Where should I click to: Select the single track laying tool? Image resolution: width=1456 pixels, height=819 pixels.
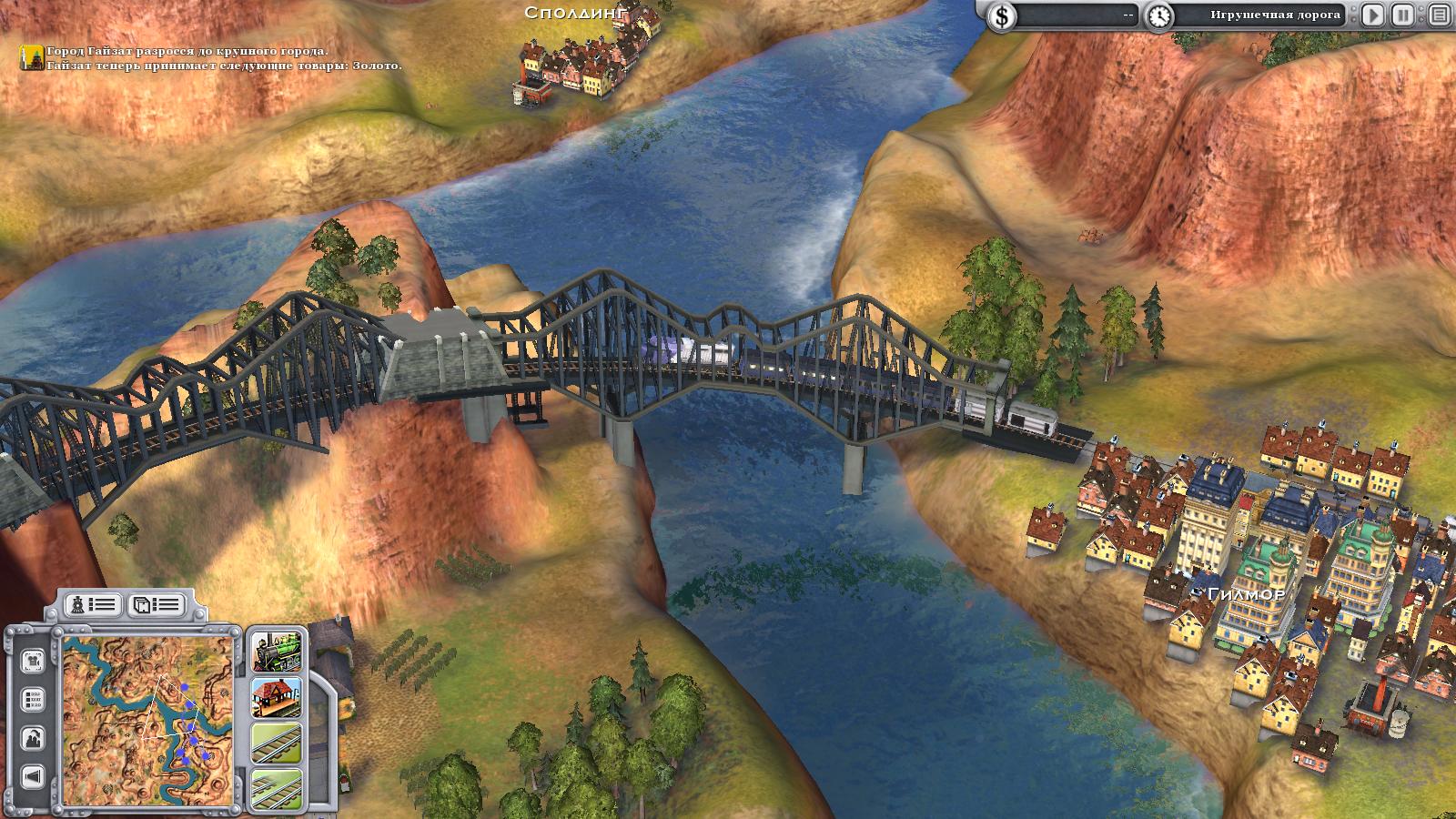pyautogui.click(x=276, y=744)
